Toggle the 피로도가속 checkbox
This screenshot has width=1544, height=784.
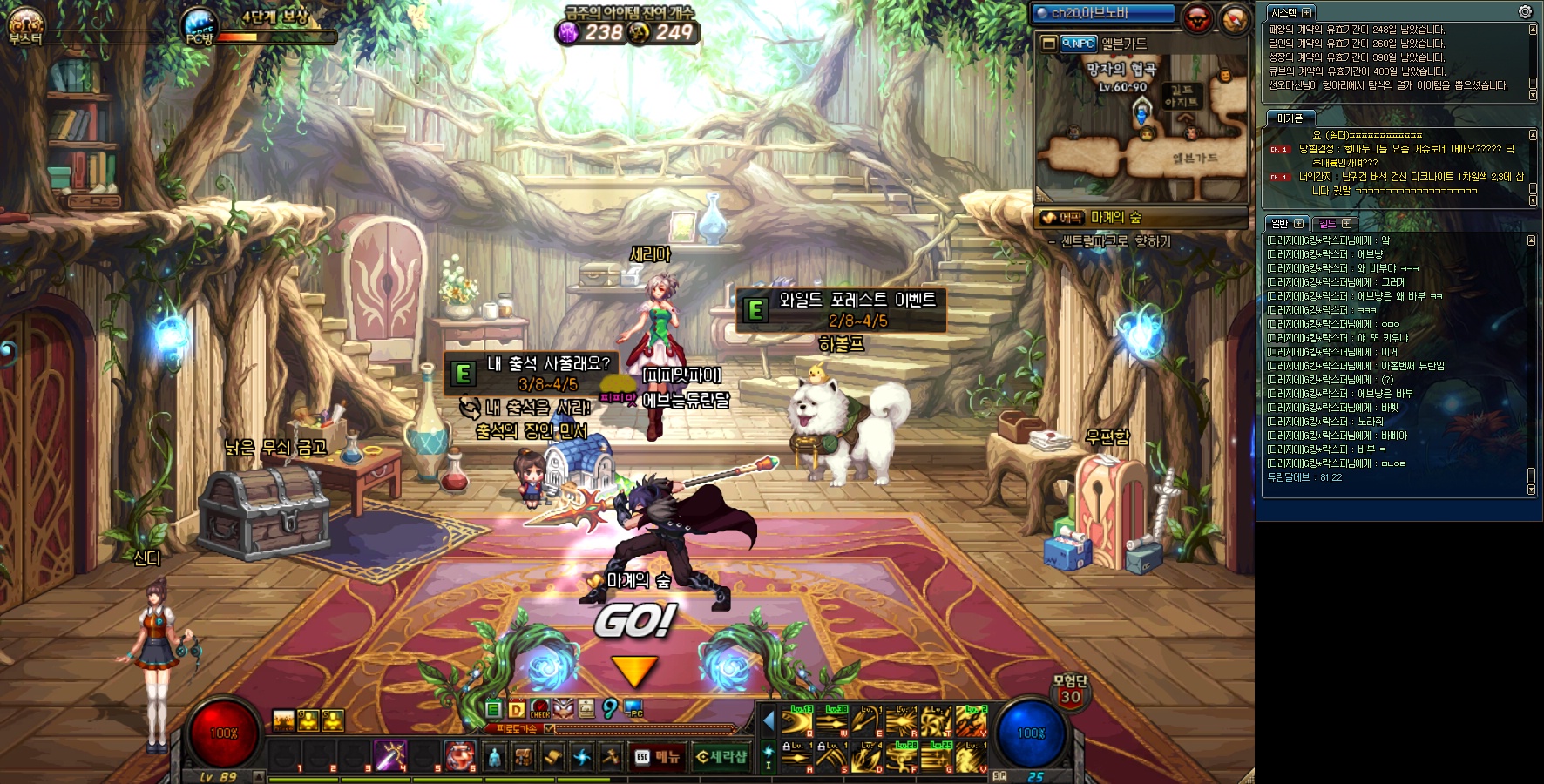click(x=549, y=729)
